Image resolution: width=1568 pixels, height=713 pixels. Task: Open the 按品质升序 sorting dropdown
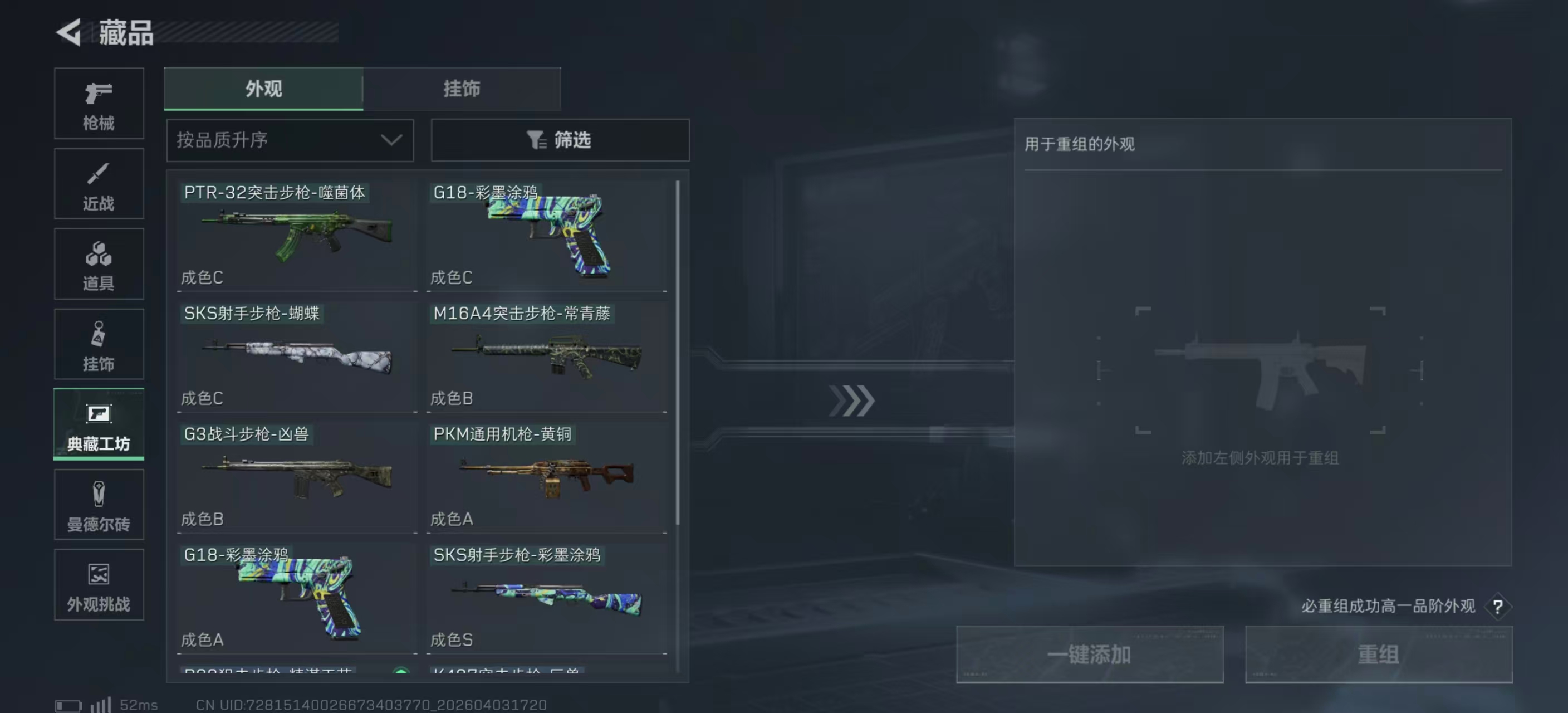pos(290,140)
